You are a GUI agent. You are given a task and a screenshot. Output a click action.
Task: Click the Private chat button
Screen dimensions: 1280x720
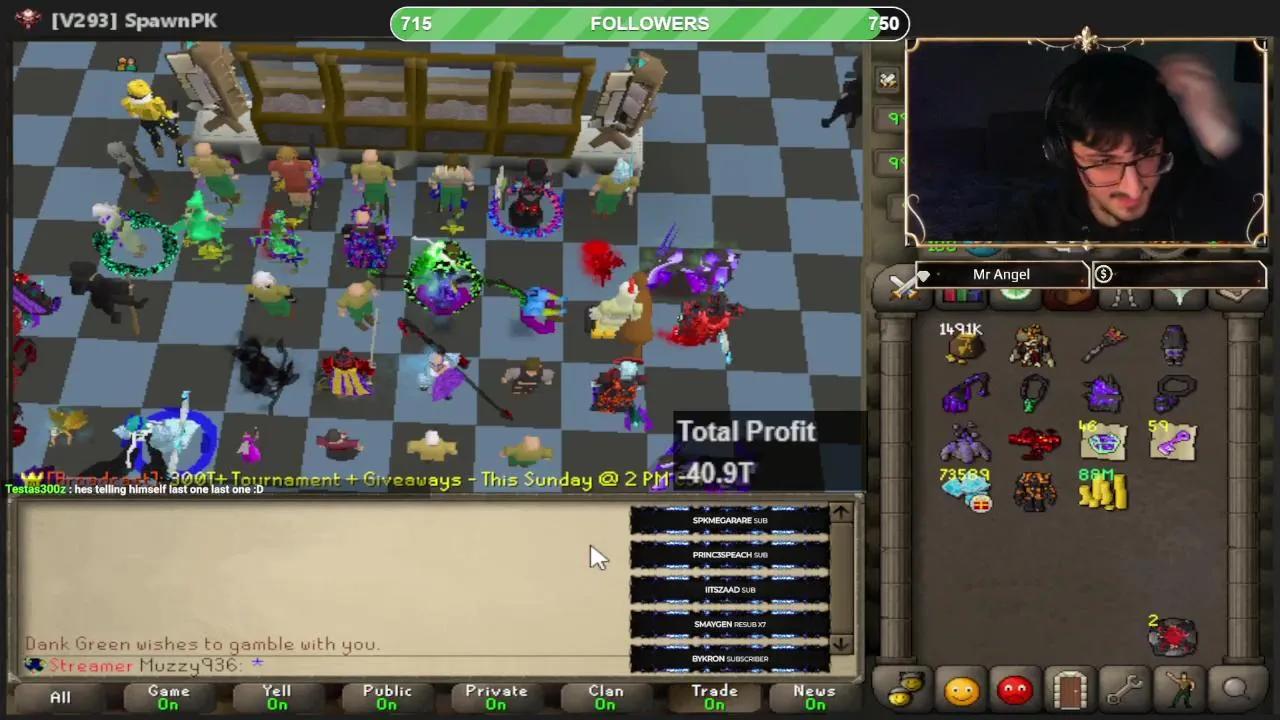(x=496, y=697)
